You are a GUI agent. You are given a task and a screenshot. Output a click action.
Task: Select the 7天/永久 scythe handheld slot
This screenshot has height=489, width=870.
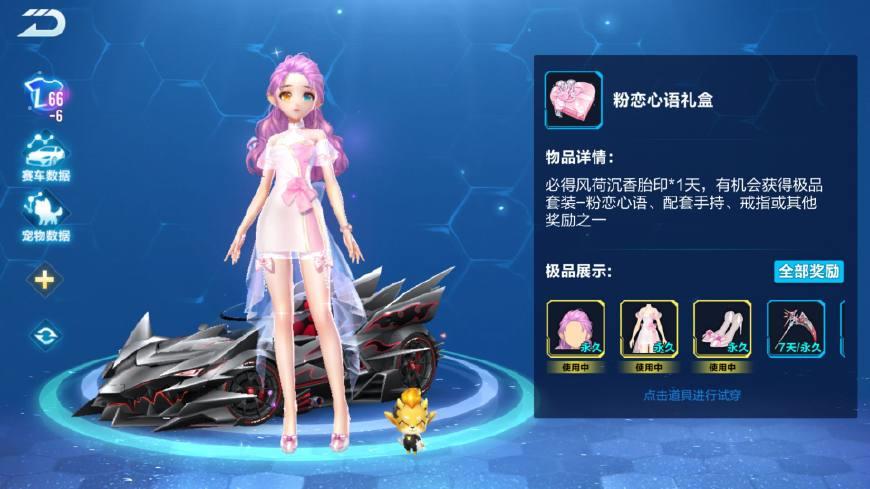click(796, 328)
